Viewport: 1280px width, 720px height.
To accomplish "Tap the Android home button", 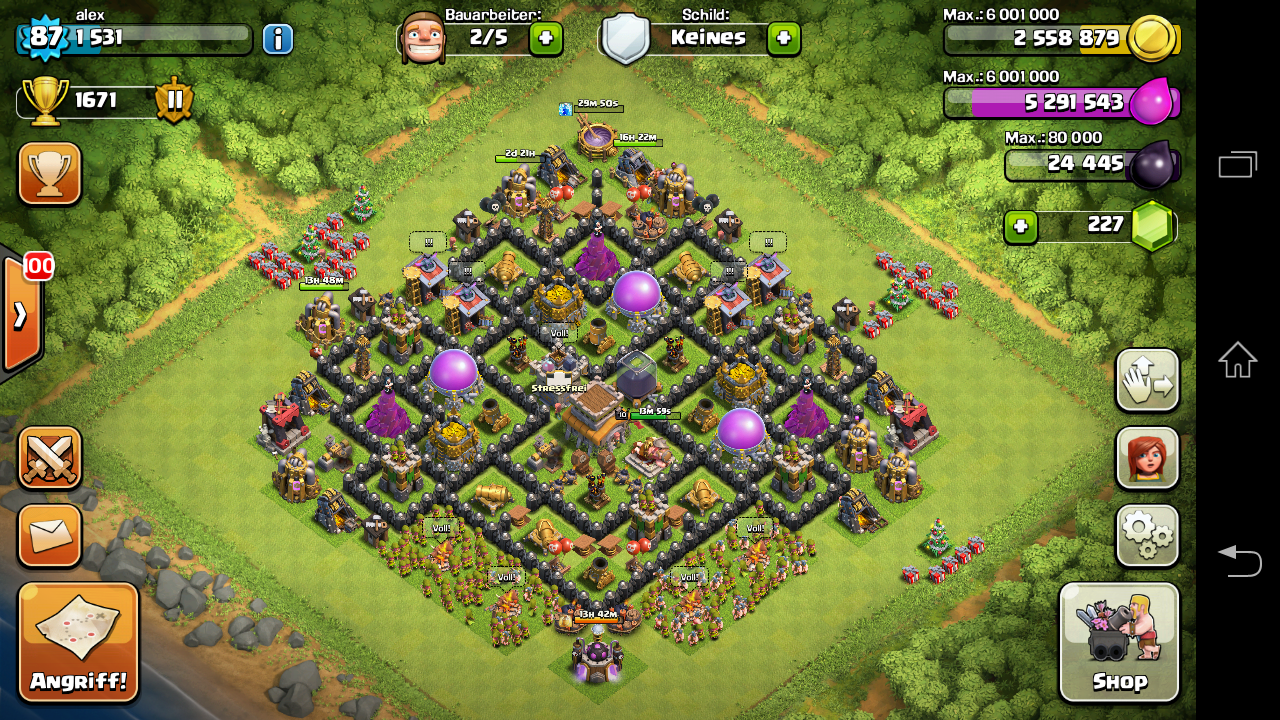I will (1237, 360).
